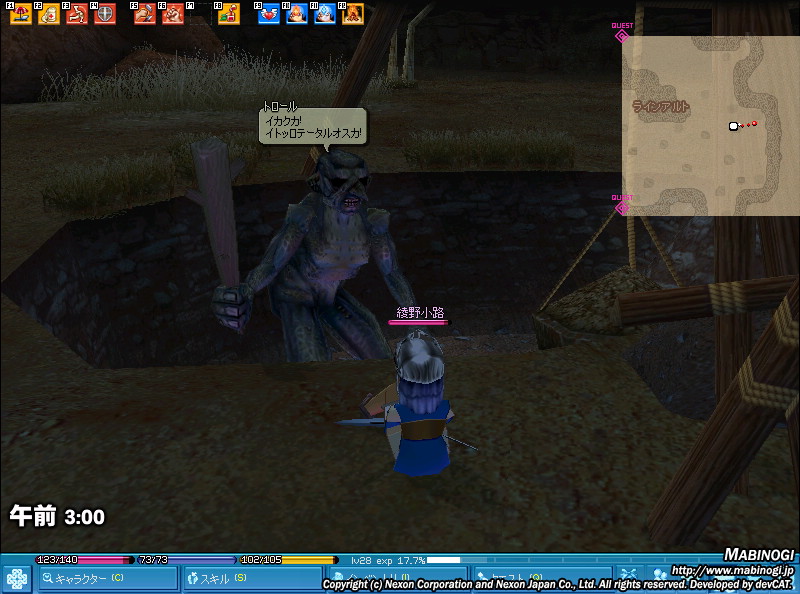The width and height of the screenshot is (800, 594).
Task: Cast the orange flame spell icon
Action: (x=297, y=15)
